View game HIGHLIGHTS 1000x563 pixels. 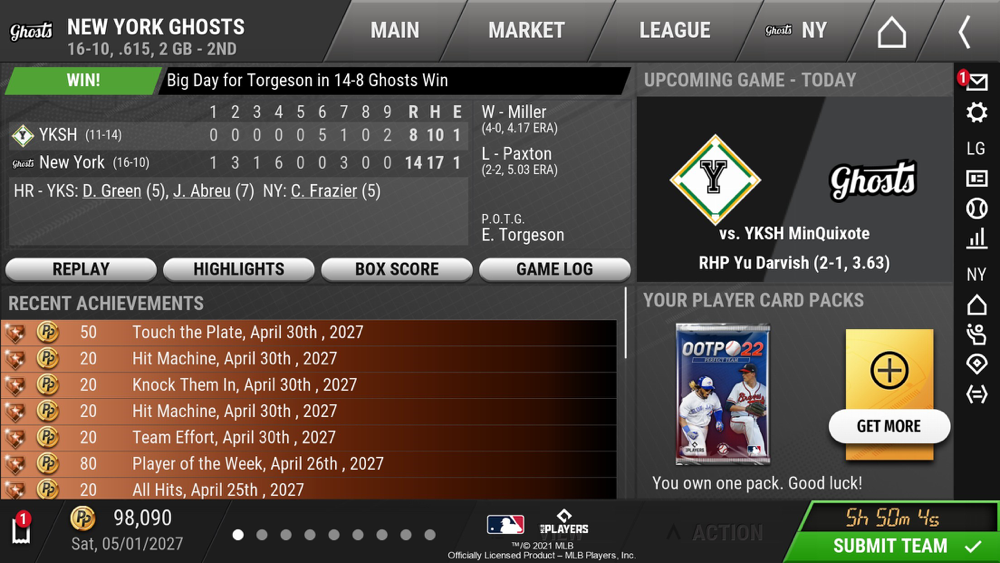(239, 269)
